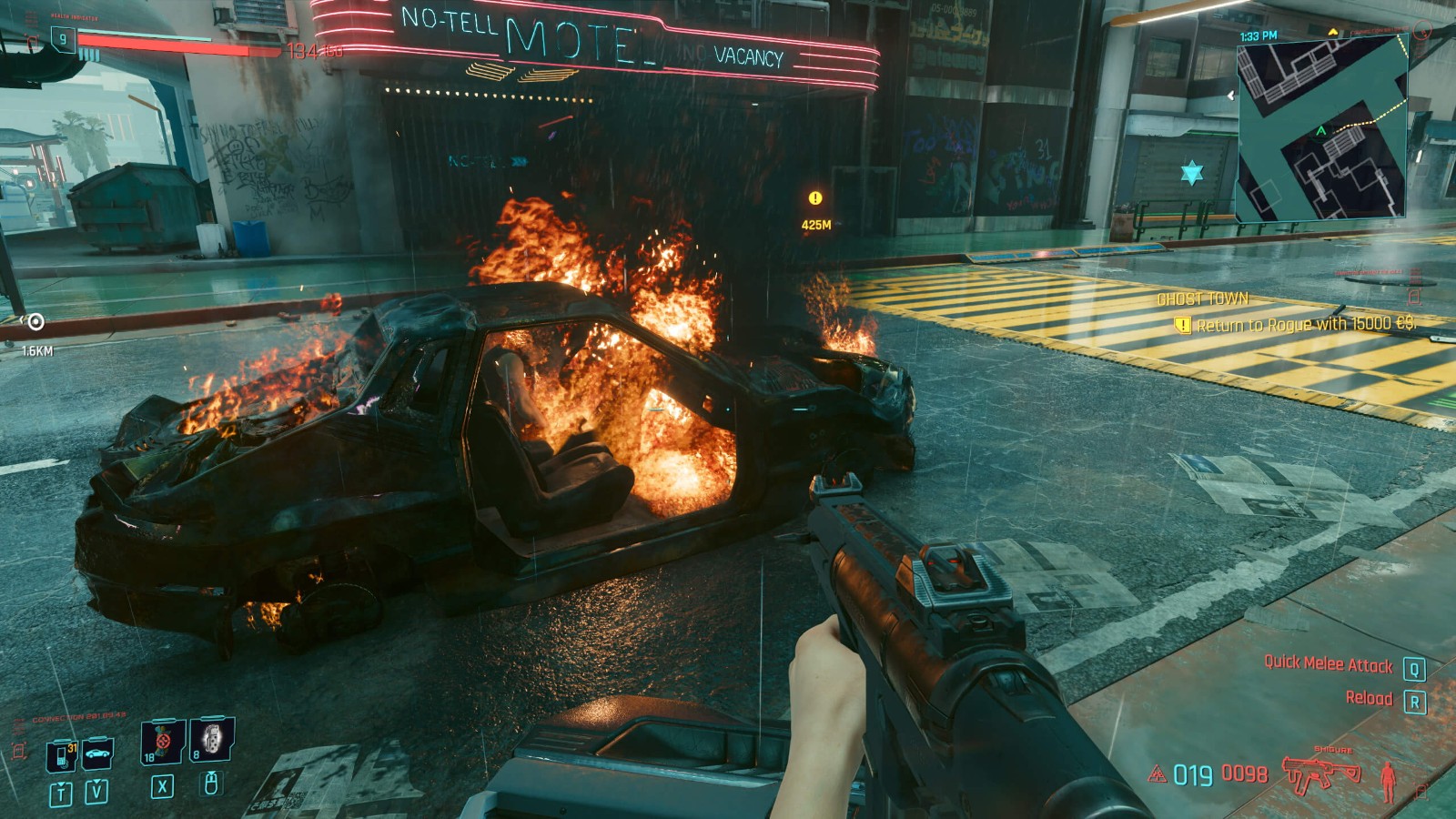Select the call vehicle car icon

coord(97,753)
